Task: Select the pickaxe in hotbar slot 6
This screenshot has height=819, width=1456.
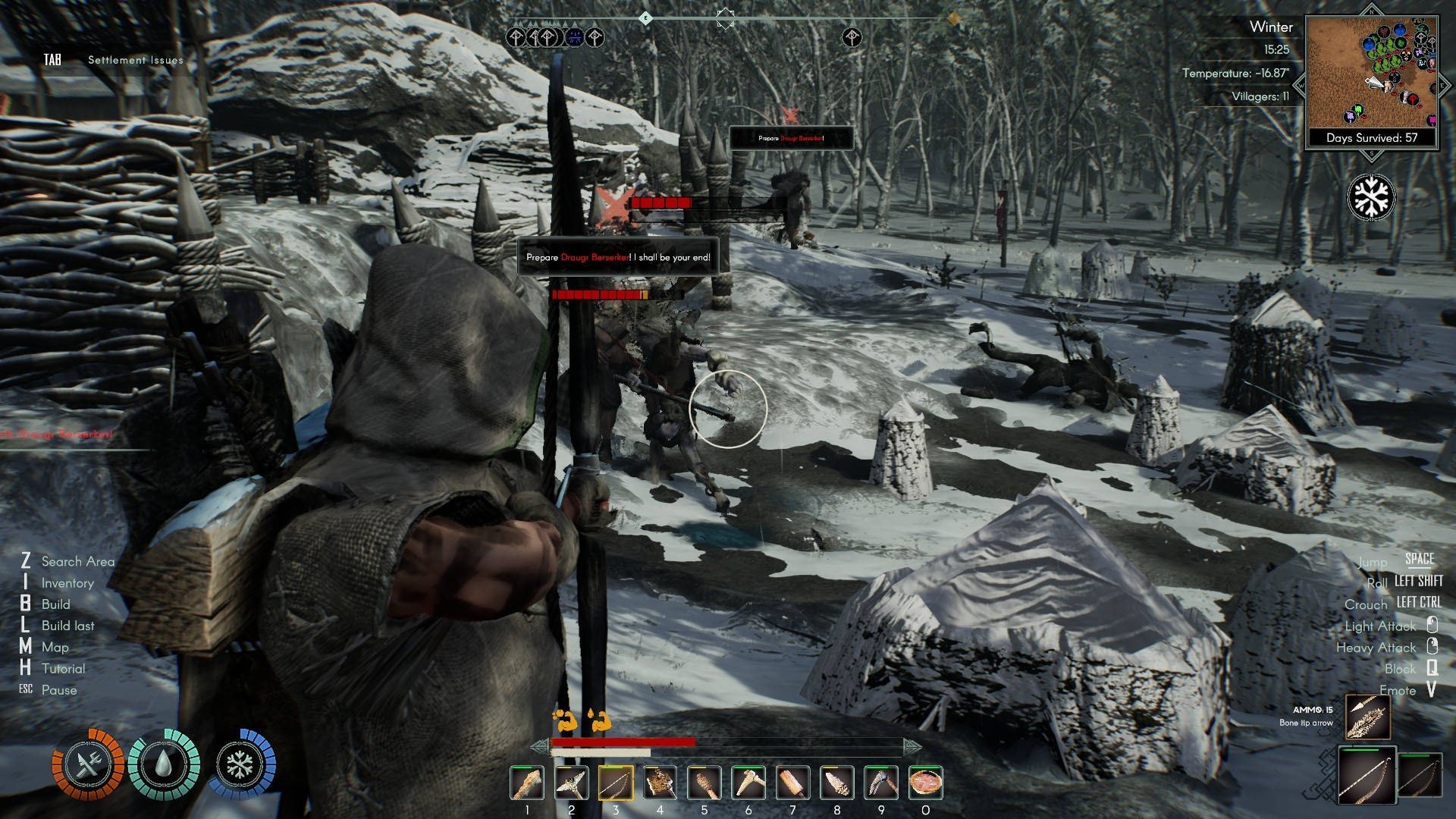Action: point(748,783)
